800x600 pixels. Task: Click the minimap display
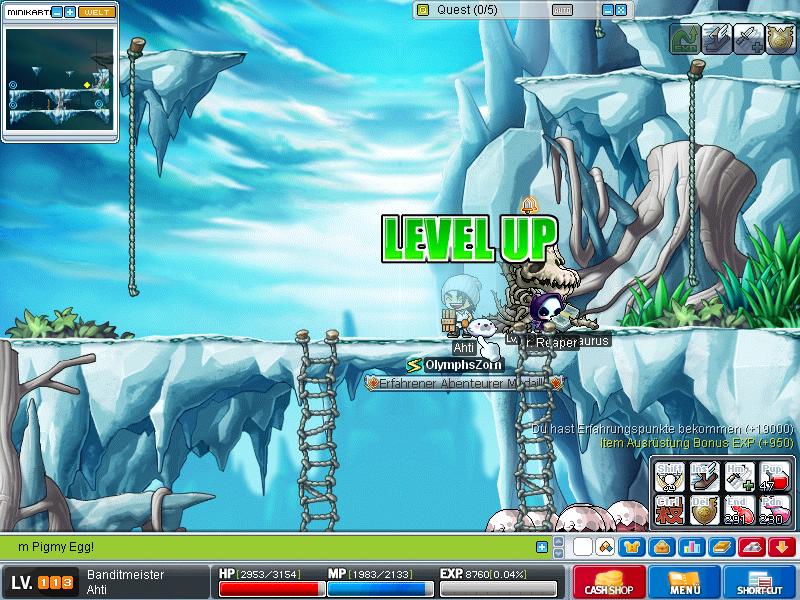click(60, 76)
